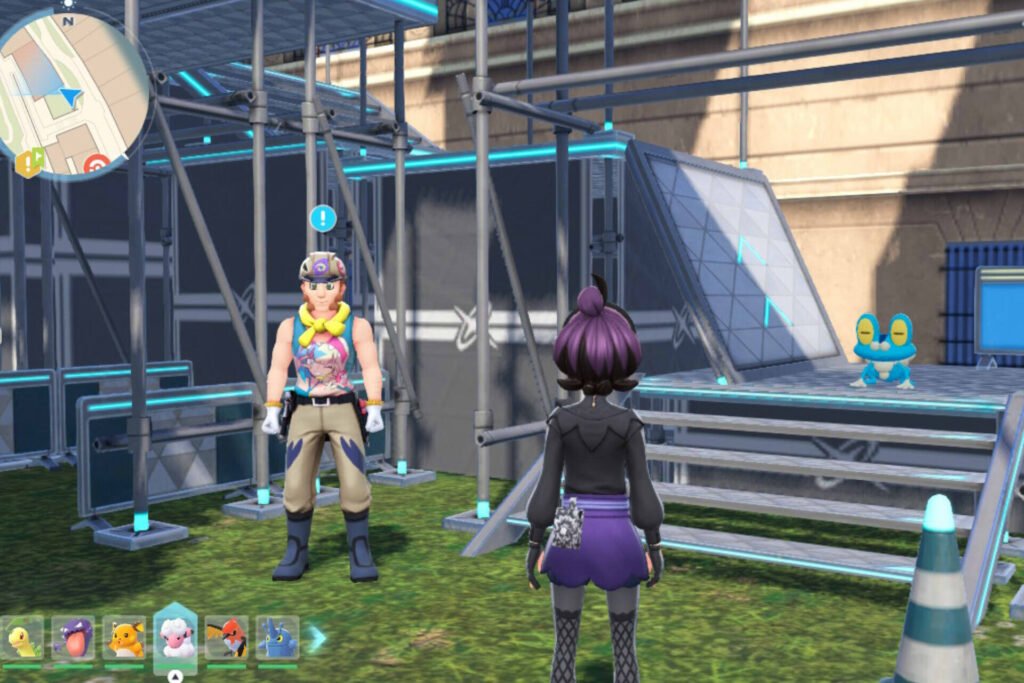Select the highlighted Flaaffy party slot

click(x=176, y=637)
